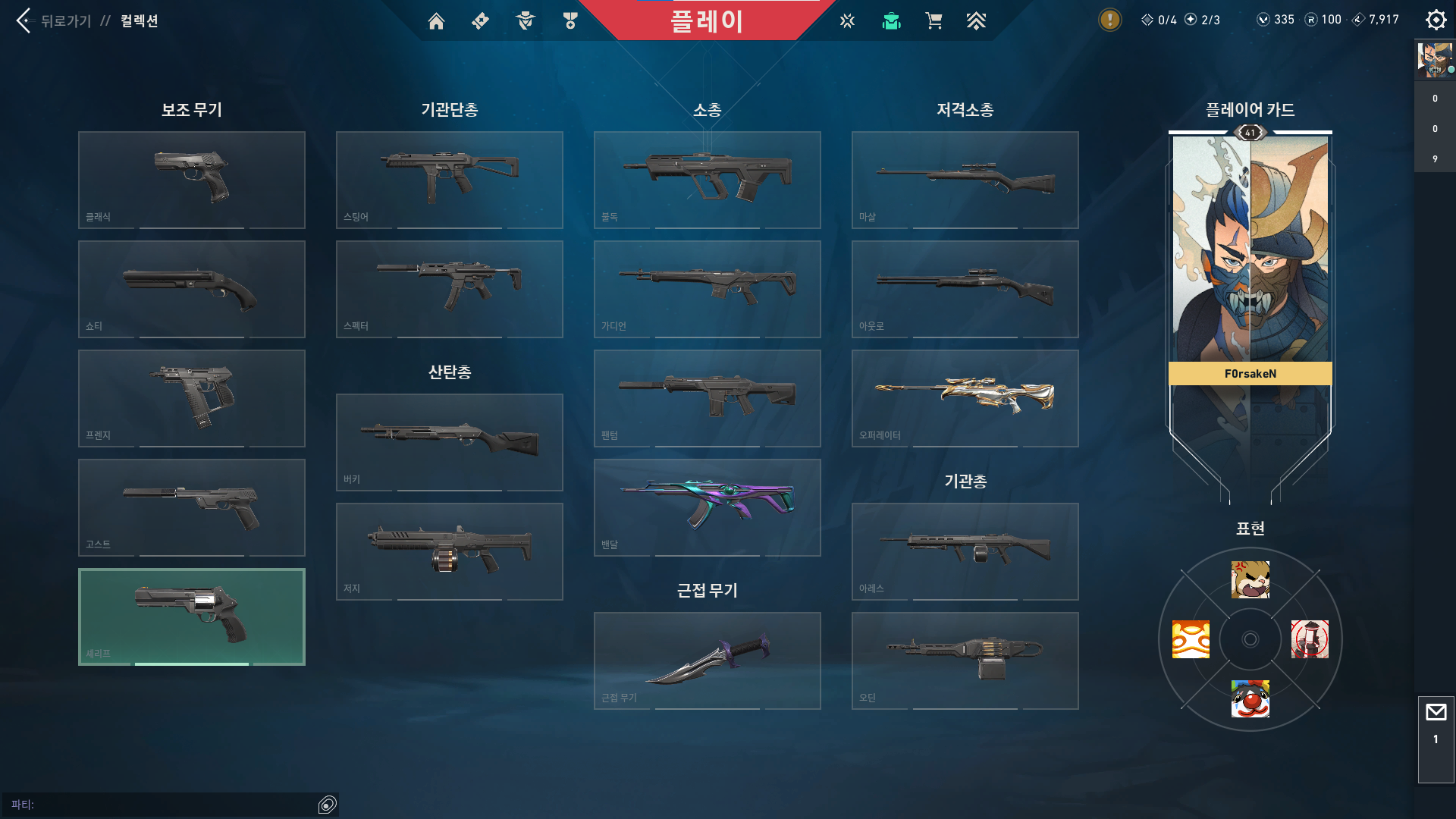Click the red 플레이 button
1456x819 pixels.
tap(706, 21)
